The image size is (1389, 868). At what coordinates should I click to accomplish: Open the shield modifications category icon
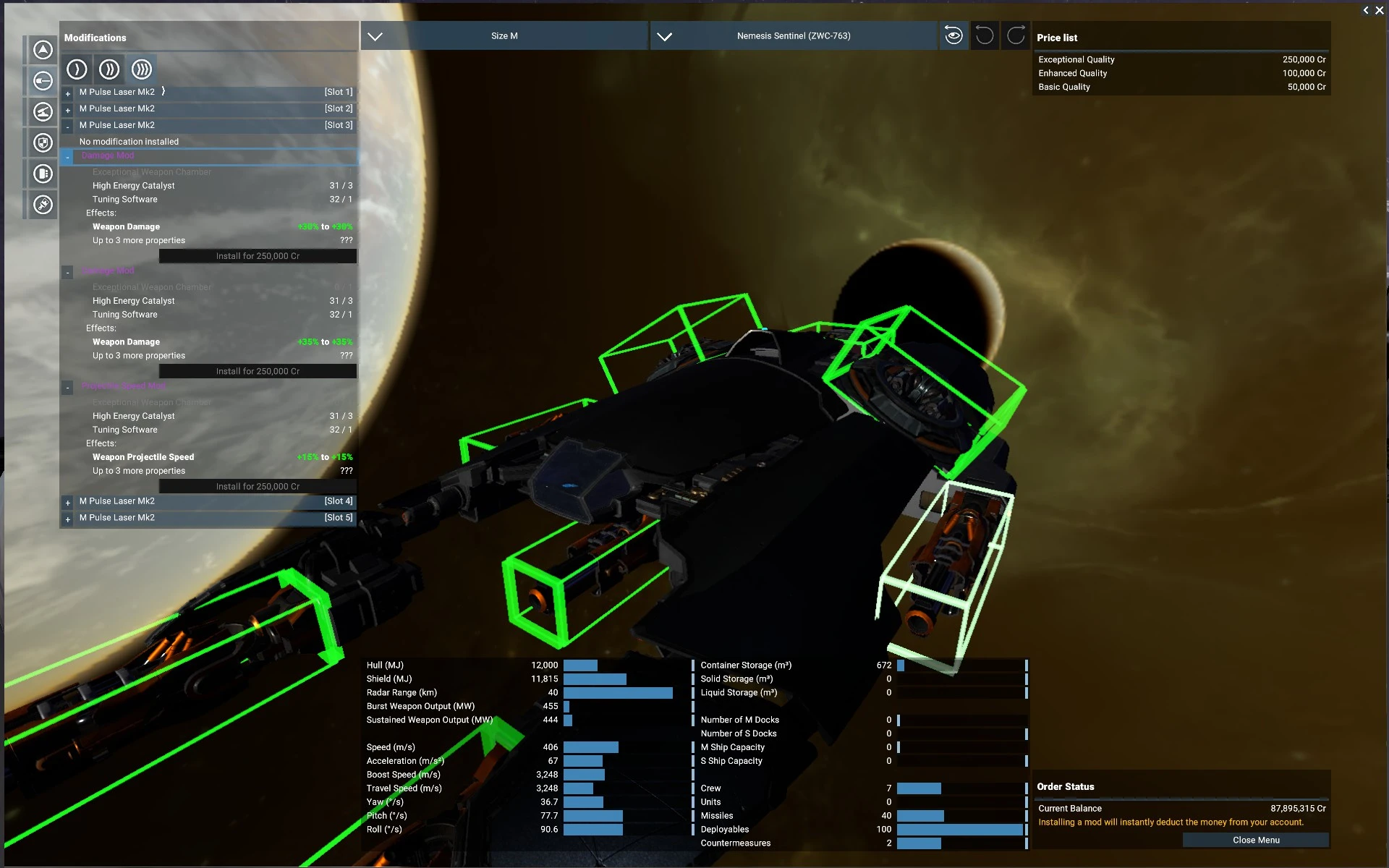click(42, 142)
